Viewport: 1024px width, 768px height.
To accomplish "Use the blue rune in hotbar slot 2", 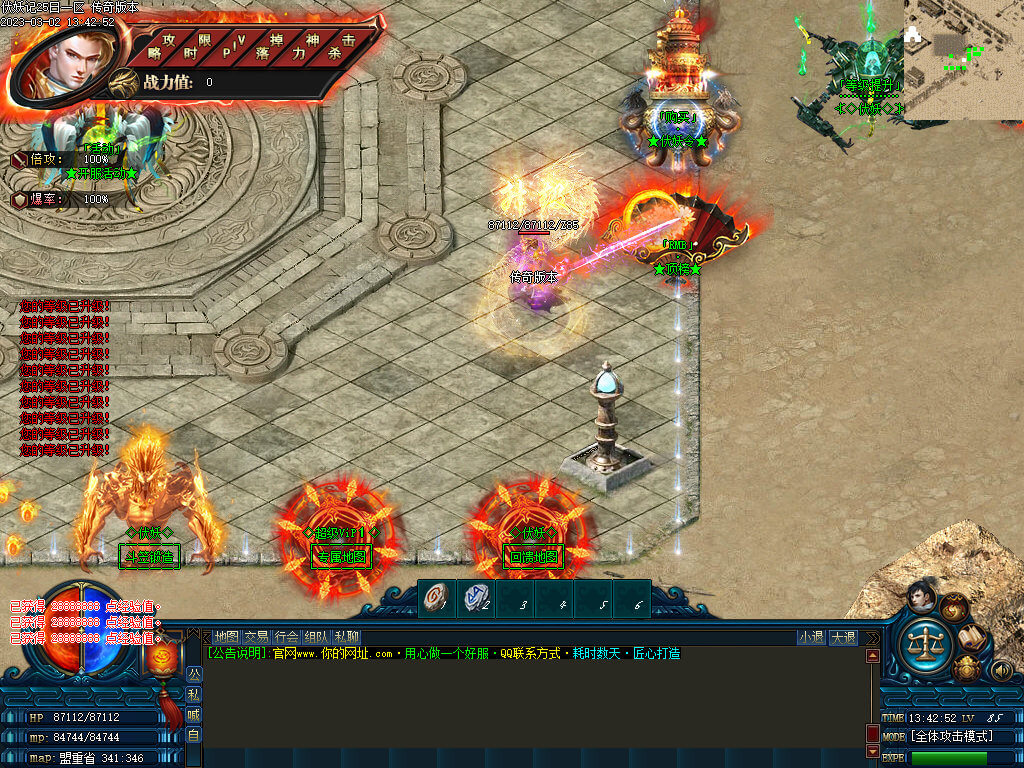I will [476, 600].
